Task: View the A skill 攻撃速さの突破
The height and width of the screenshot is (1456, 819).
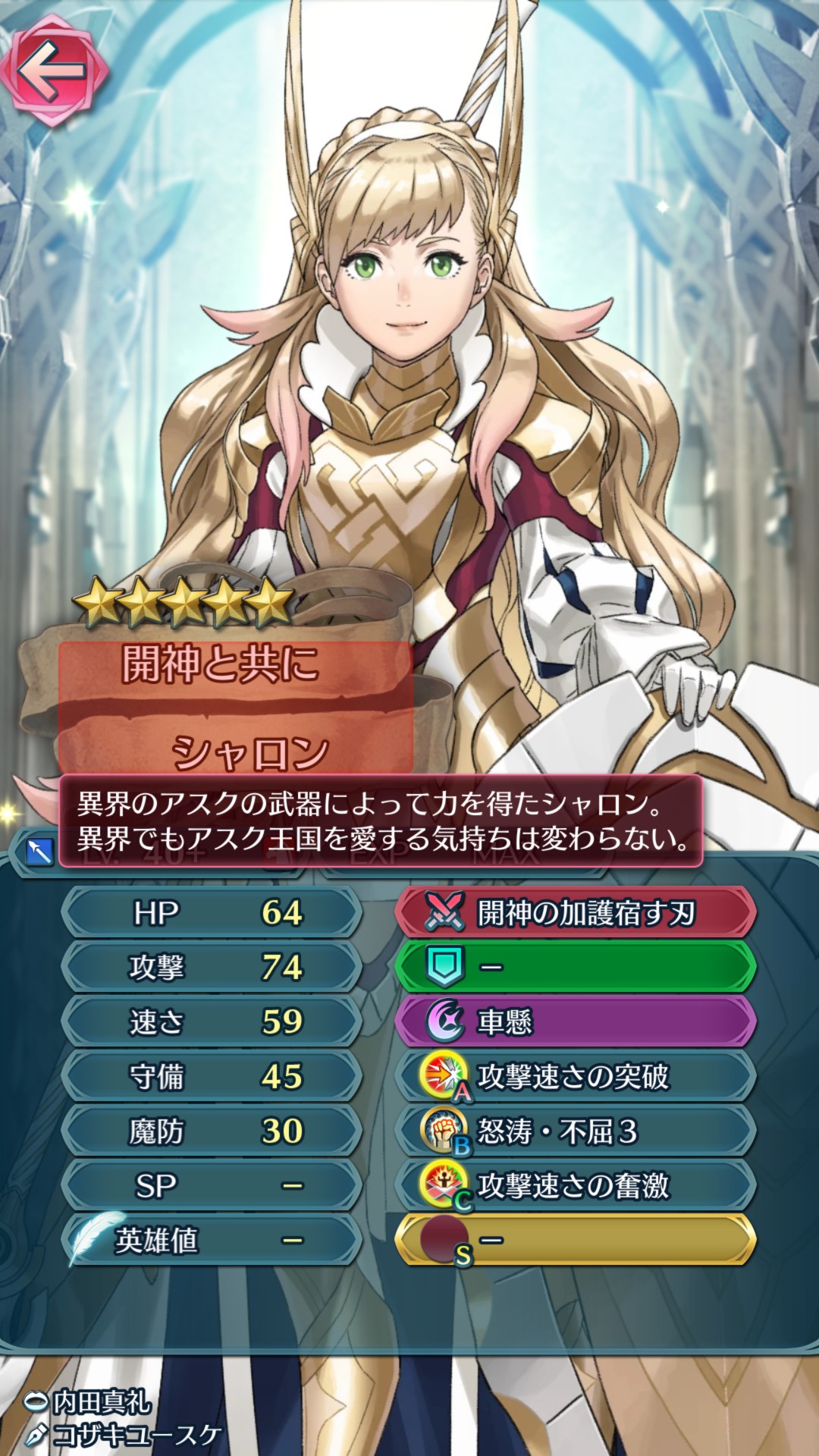Action: point(575,1076)
